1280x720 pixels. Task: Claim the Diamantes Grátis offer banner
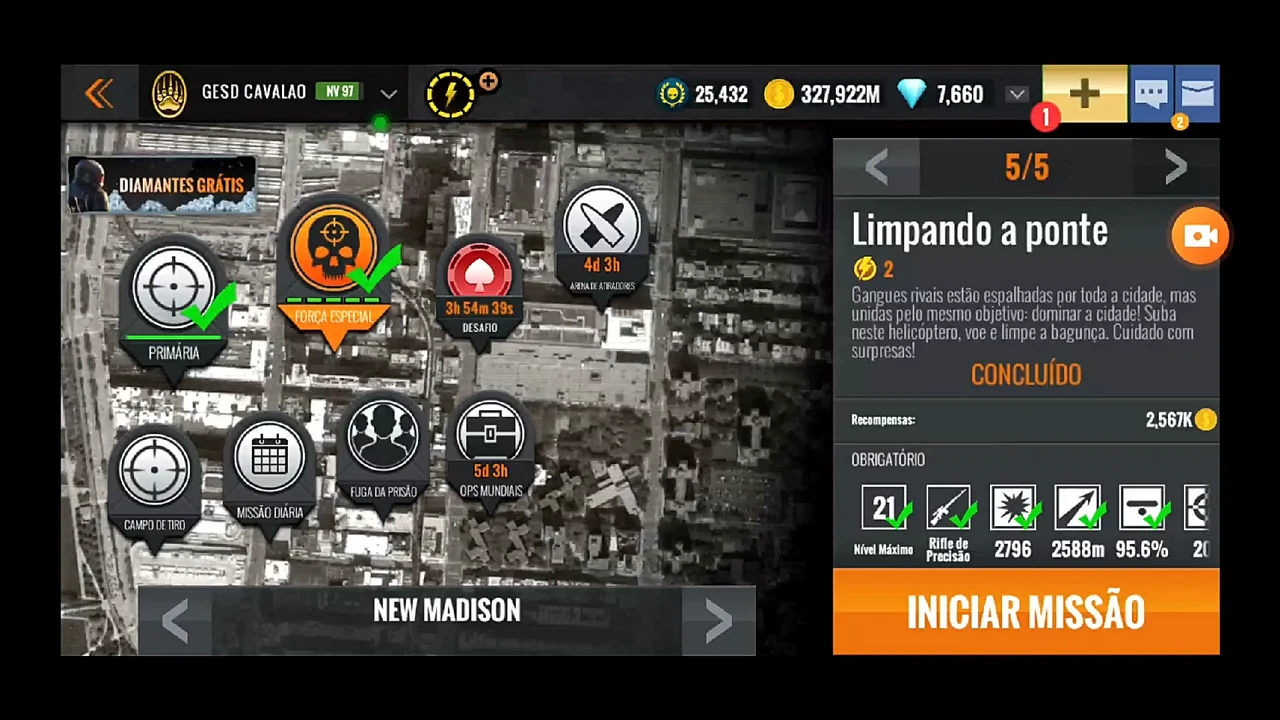click(x=162, y=185)
